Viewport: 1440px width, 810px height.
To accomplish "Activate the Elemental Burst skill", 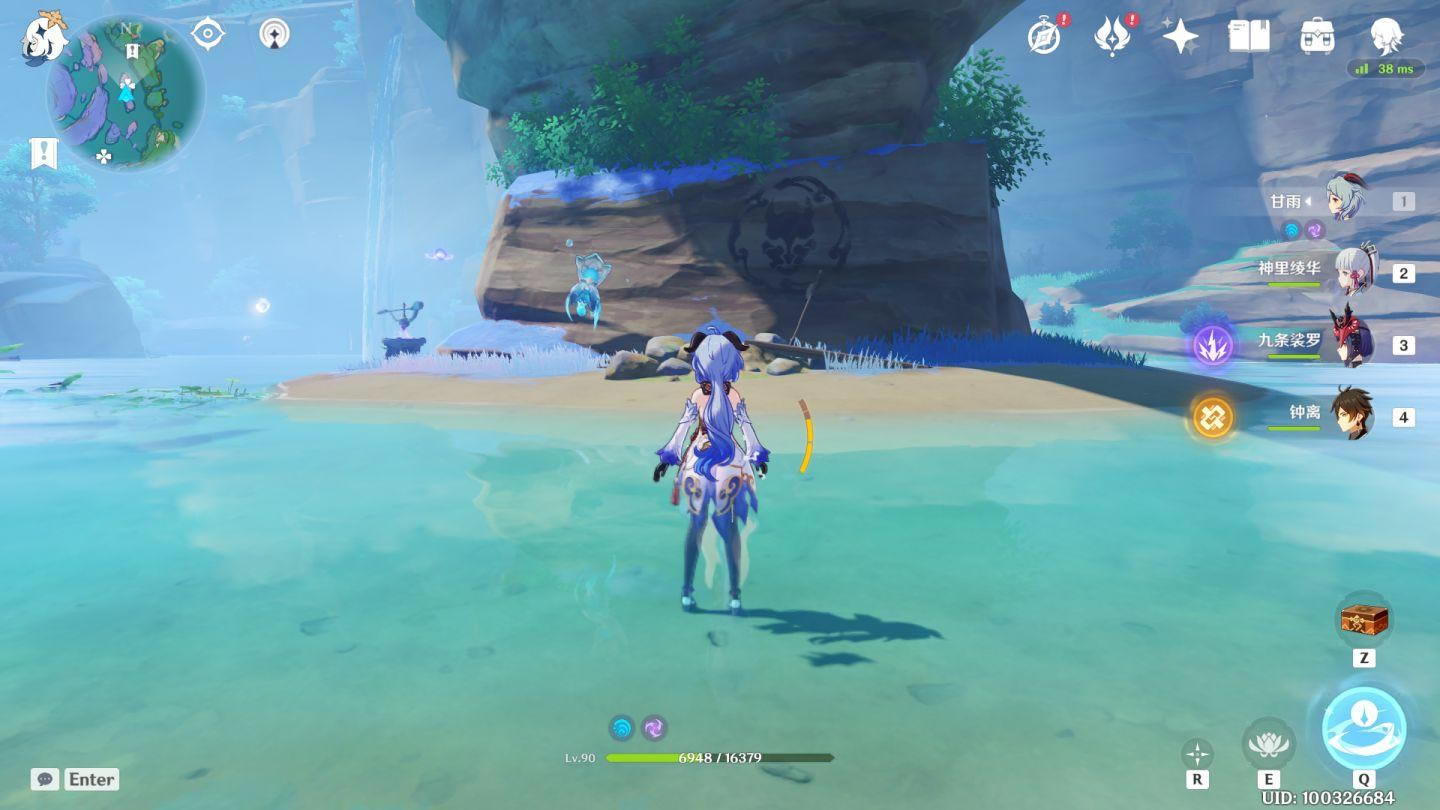I will (1364, 728).
